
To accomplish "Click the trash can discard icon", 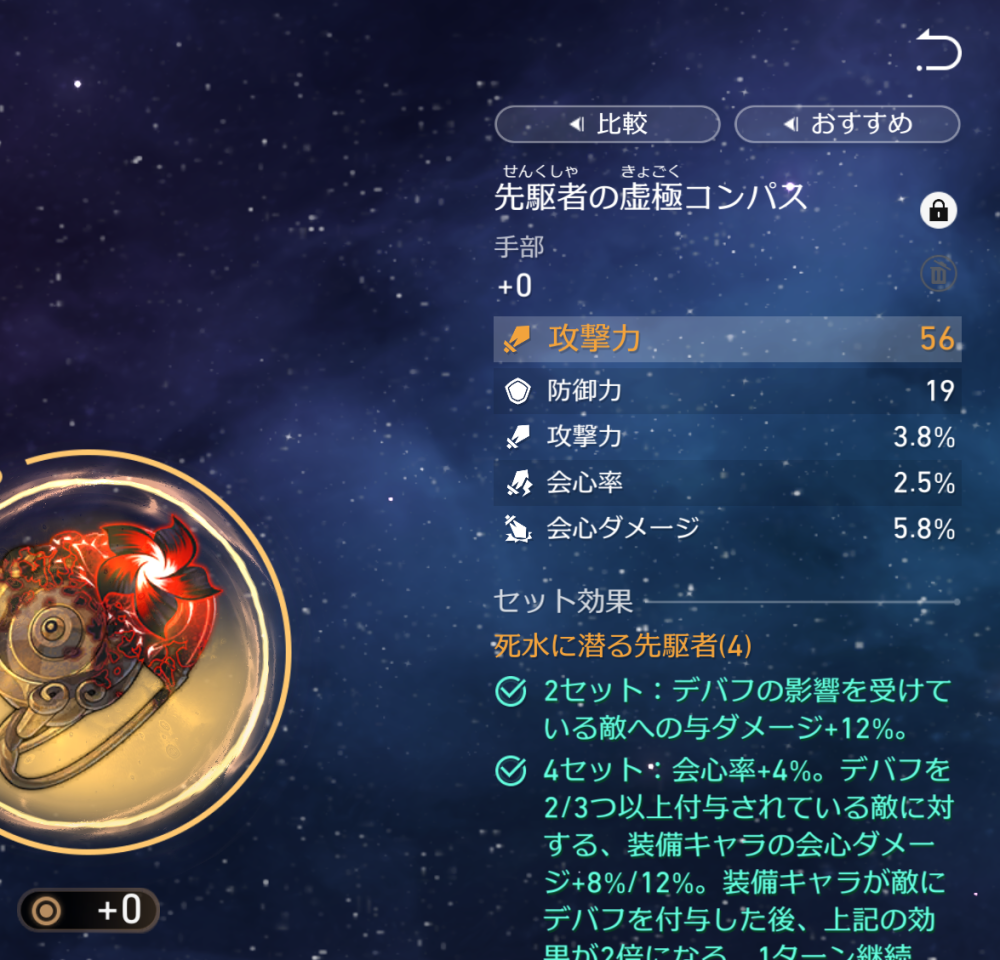I will (x=938, y=274).
